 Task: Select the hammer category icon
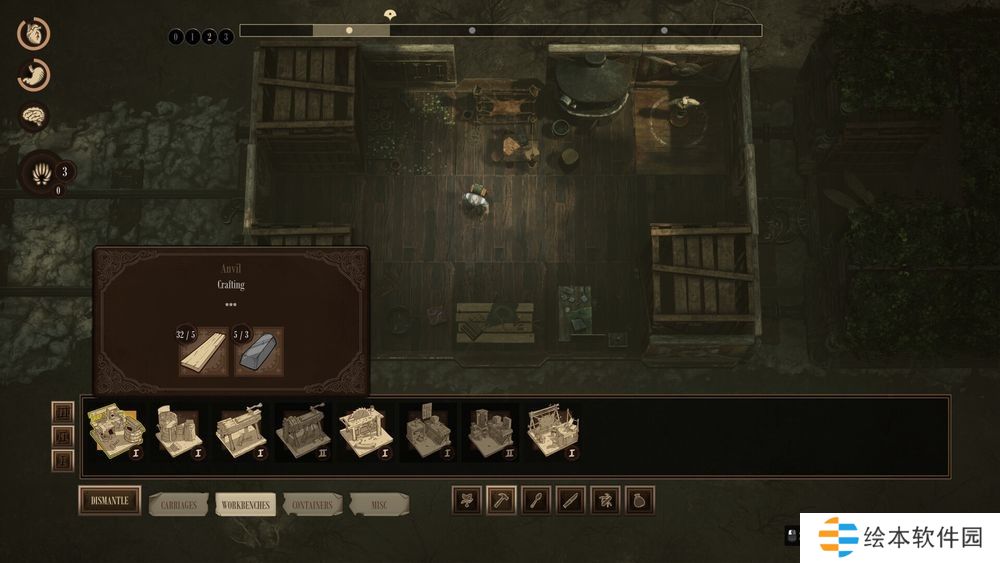click(x=501, y=501)
